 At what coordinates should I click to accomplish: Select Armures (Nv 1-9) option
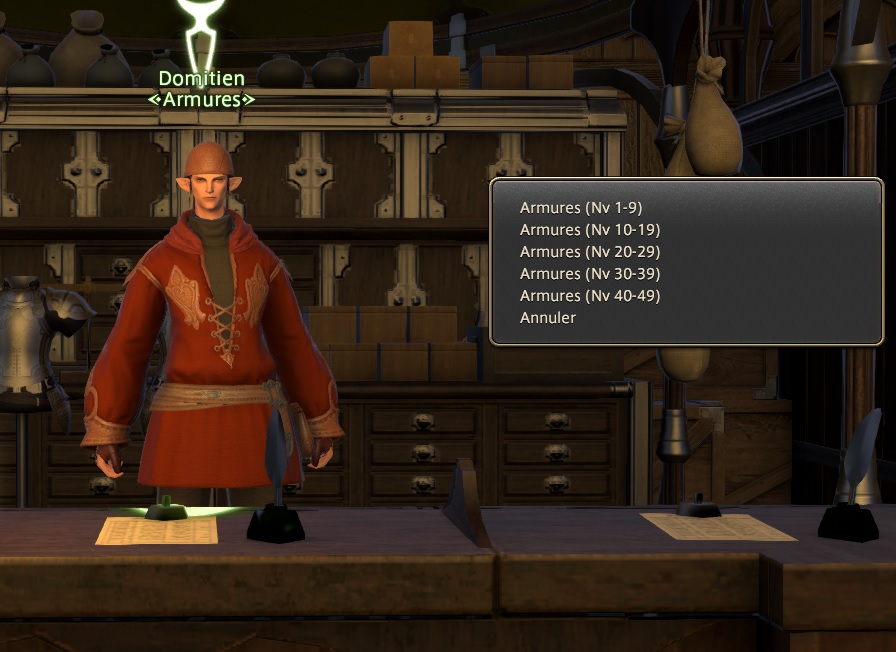[581, 208]
